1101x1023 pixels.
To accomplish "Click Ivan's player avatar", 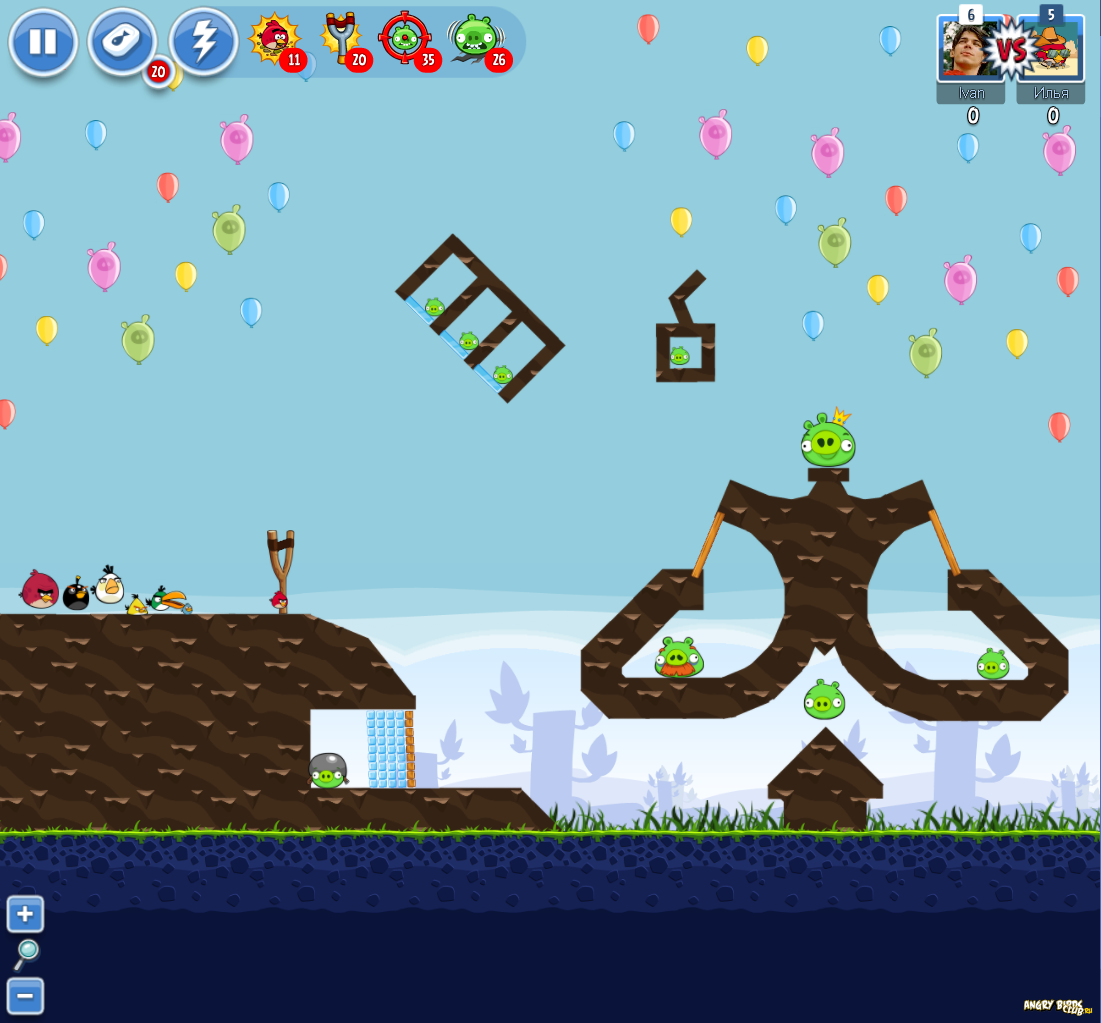I will [970, 49].
